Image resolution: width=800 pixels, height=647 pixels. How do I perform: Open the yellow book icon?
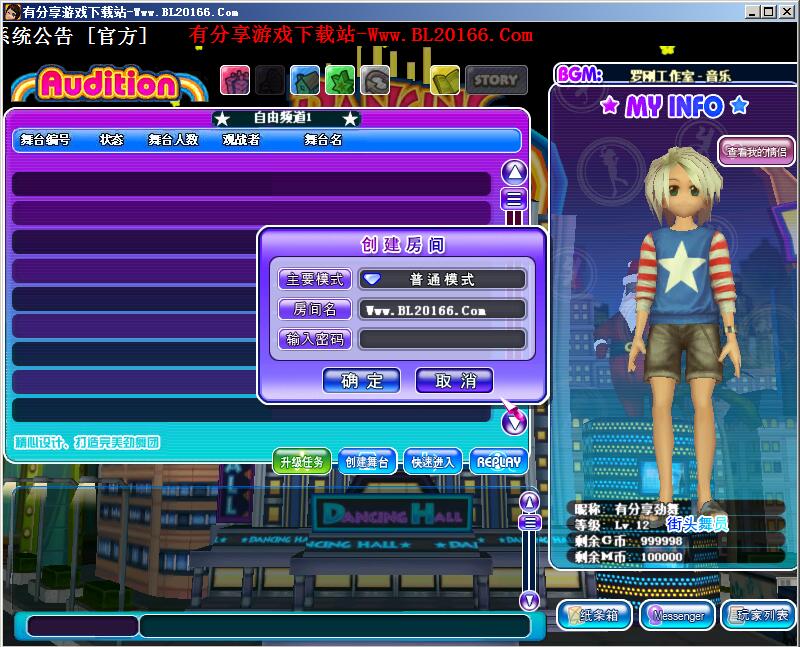[445, 79]
